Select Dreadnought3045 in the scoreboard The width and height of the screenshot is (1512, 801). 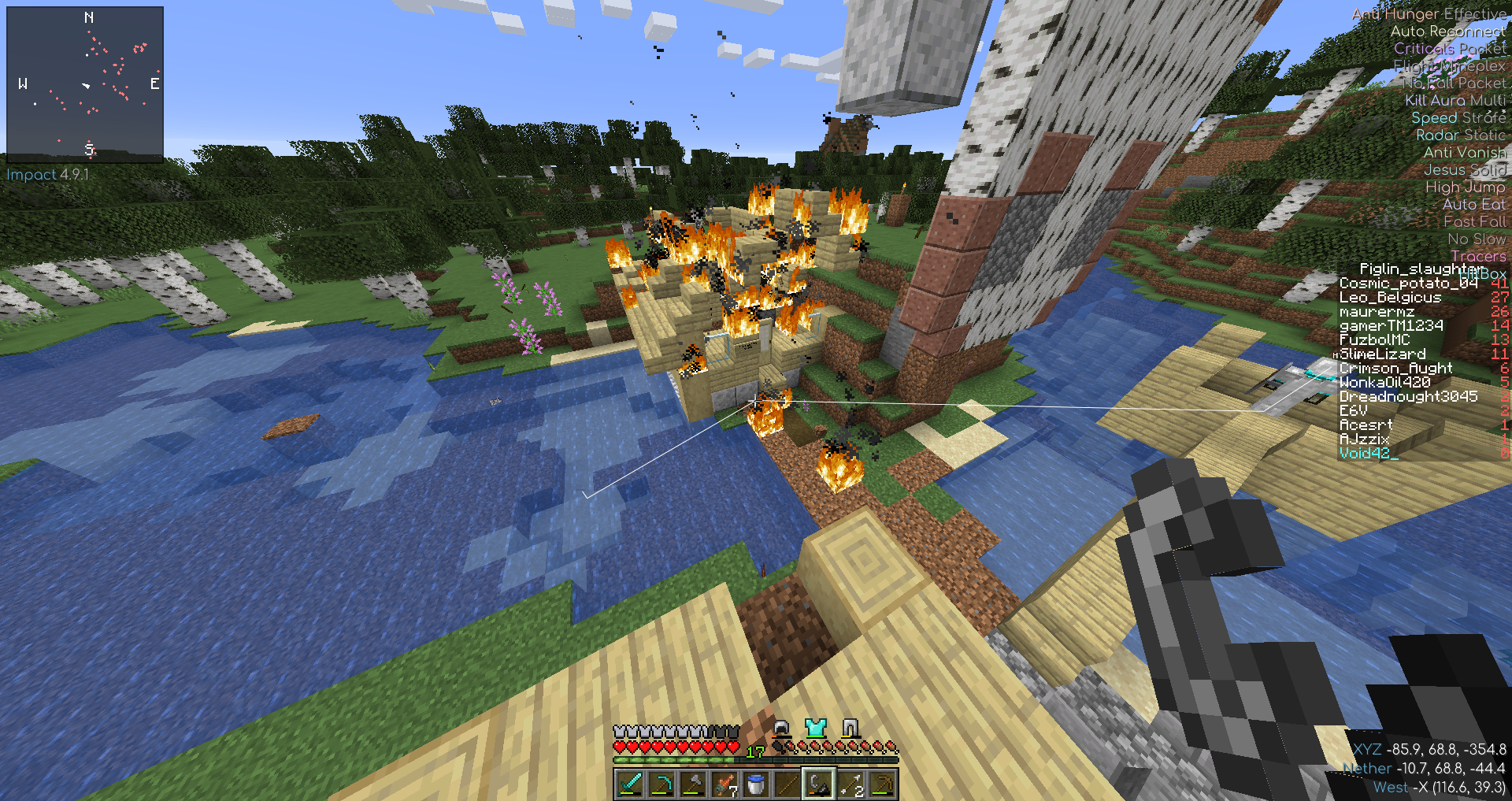click(1408, 397)
